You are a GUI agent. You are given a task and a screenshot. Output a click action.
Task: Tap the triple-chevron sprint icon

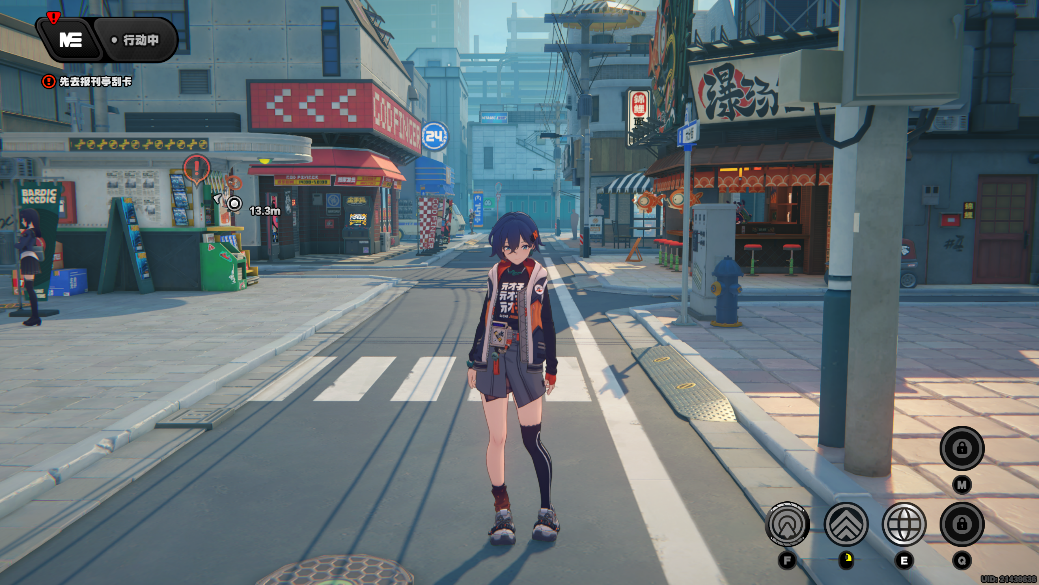point(846,524)
